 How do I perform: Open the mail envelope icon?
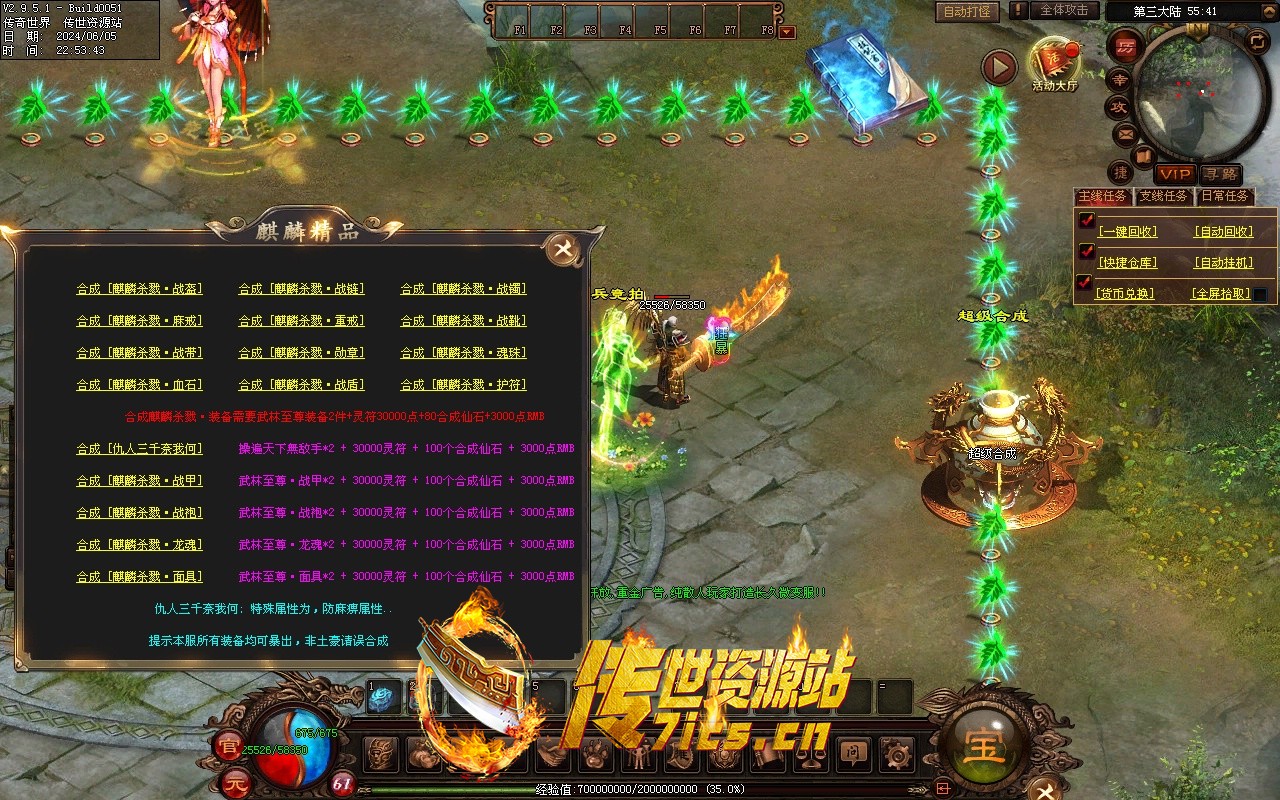pos(1125,132)
